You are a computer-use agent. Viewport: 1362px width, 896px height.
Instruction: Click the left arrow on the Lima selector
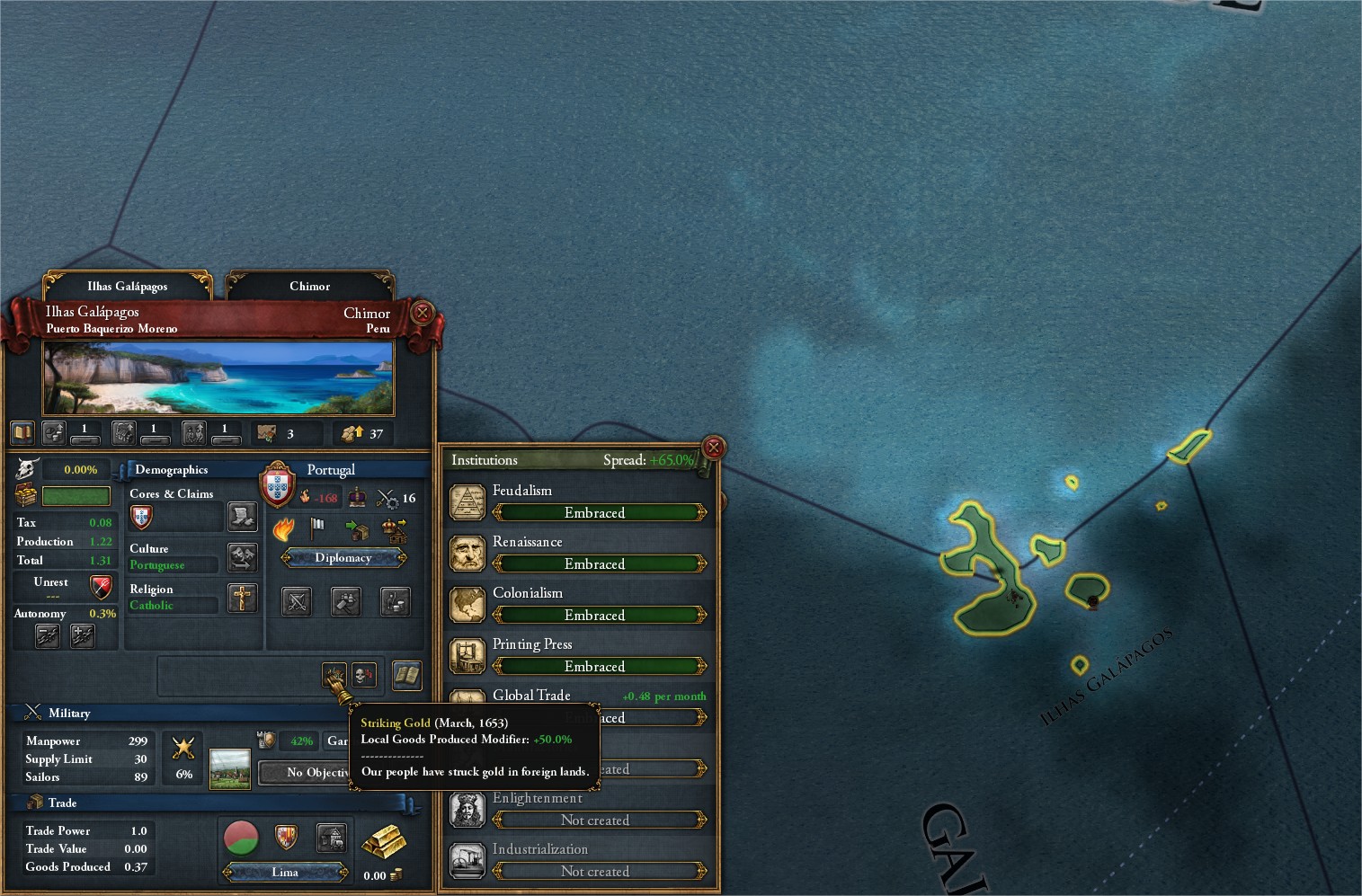227,872
